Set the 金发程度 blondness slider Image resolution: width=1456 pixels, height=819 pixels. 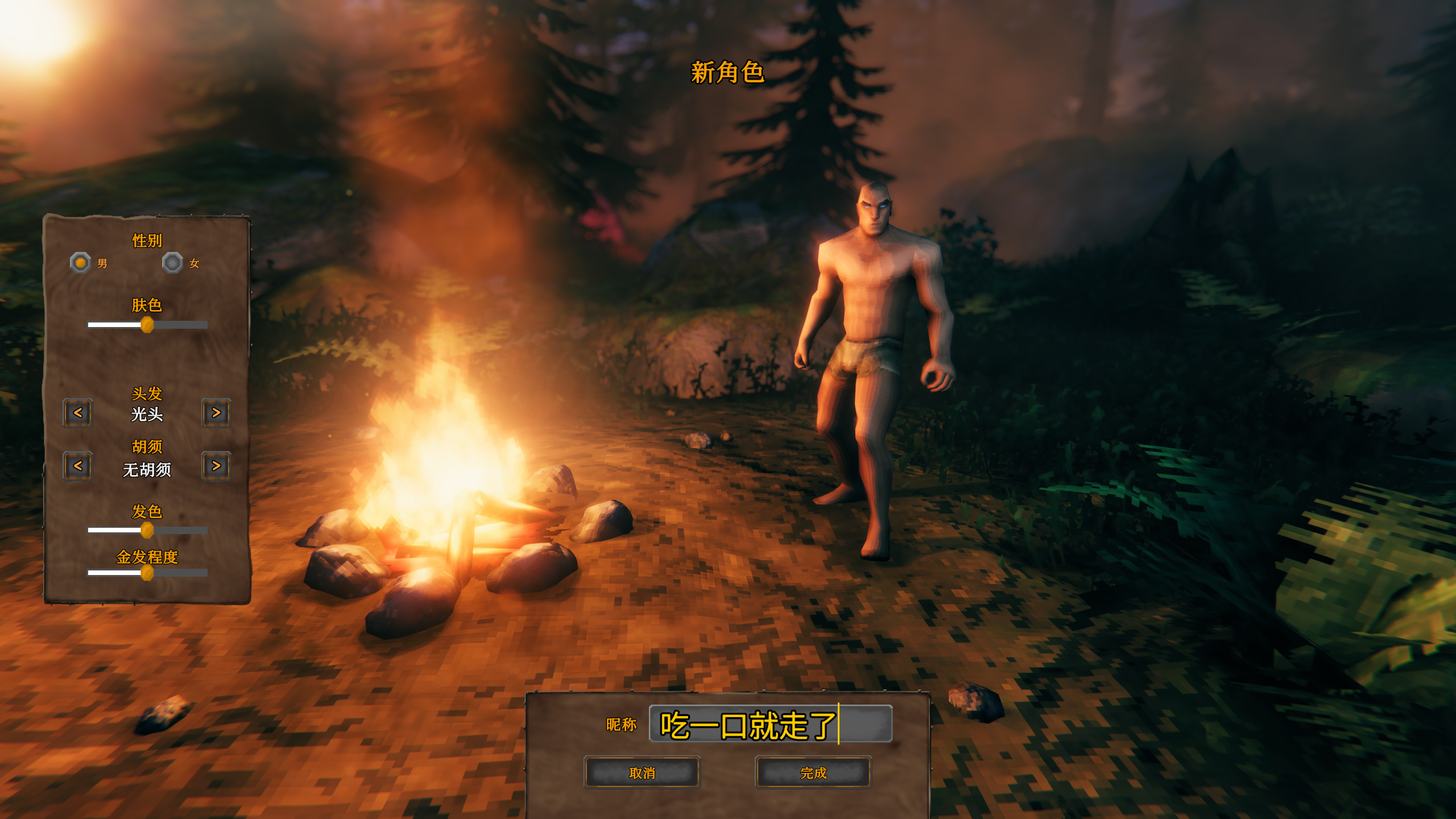[147, 573]
